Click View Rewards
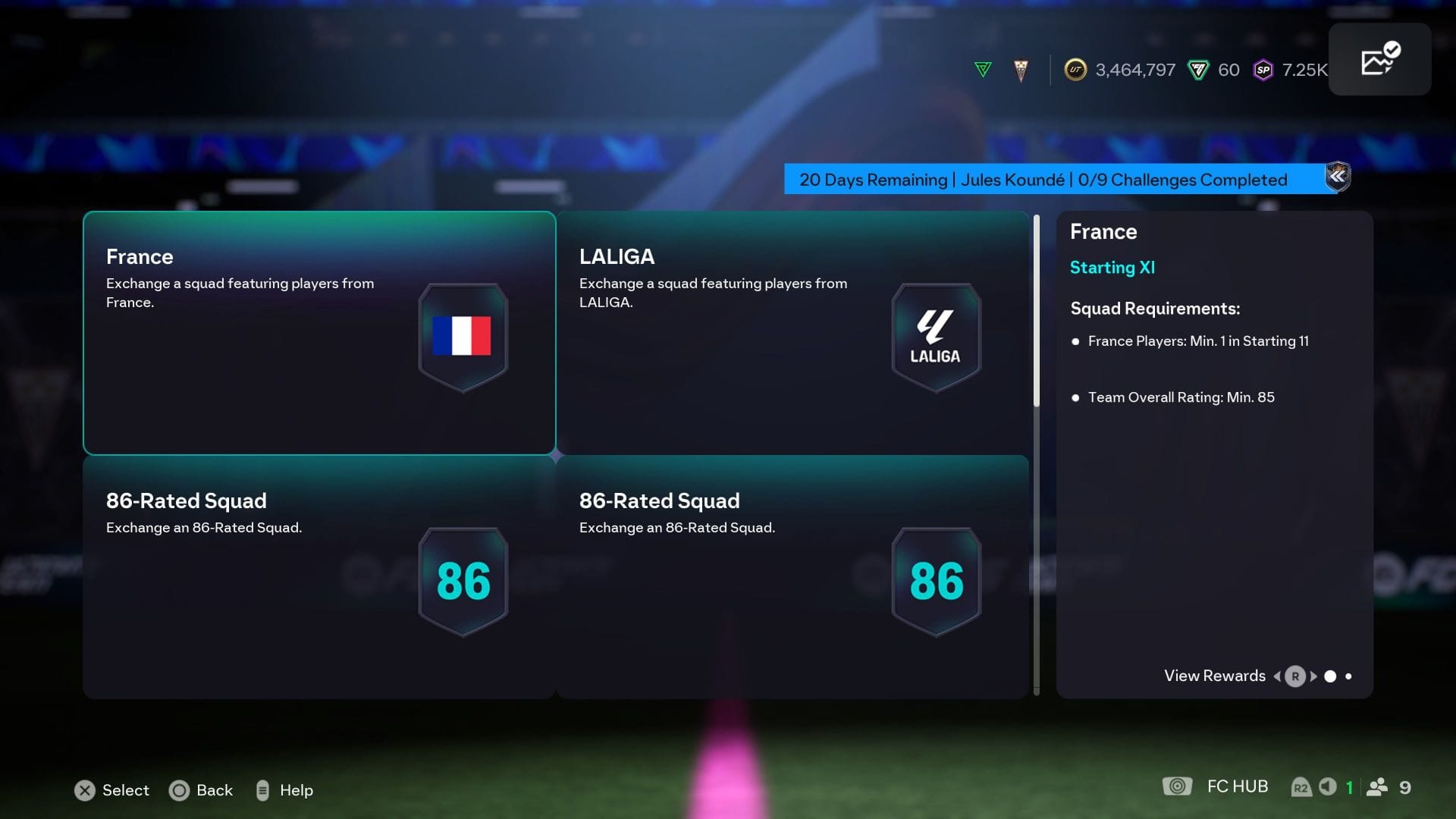The image size is (1456, 819). [x=1213, y=676]
